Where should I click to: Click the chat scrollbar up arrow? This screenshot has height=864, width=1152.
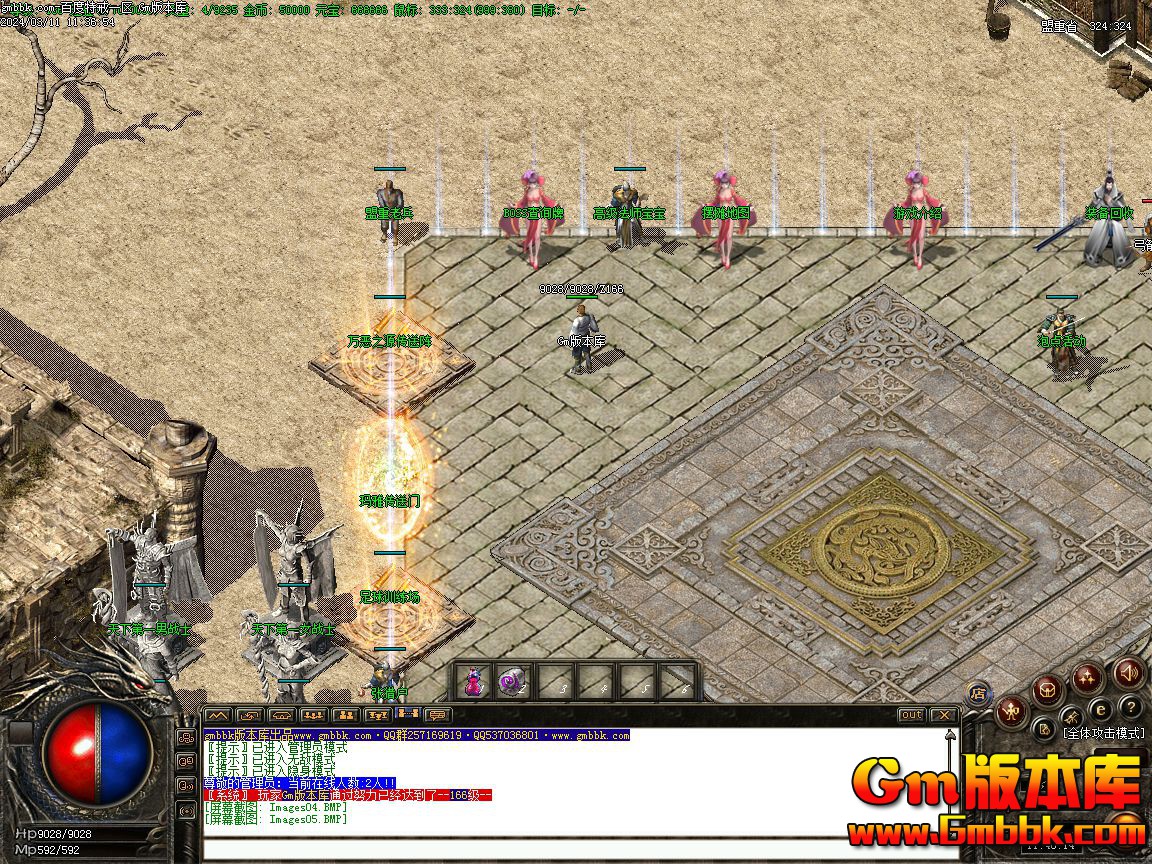[951, 735]
